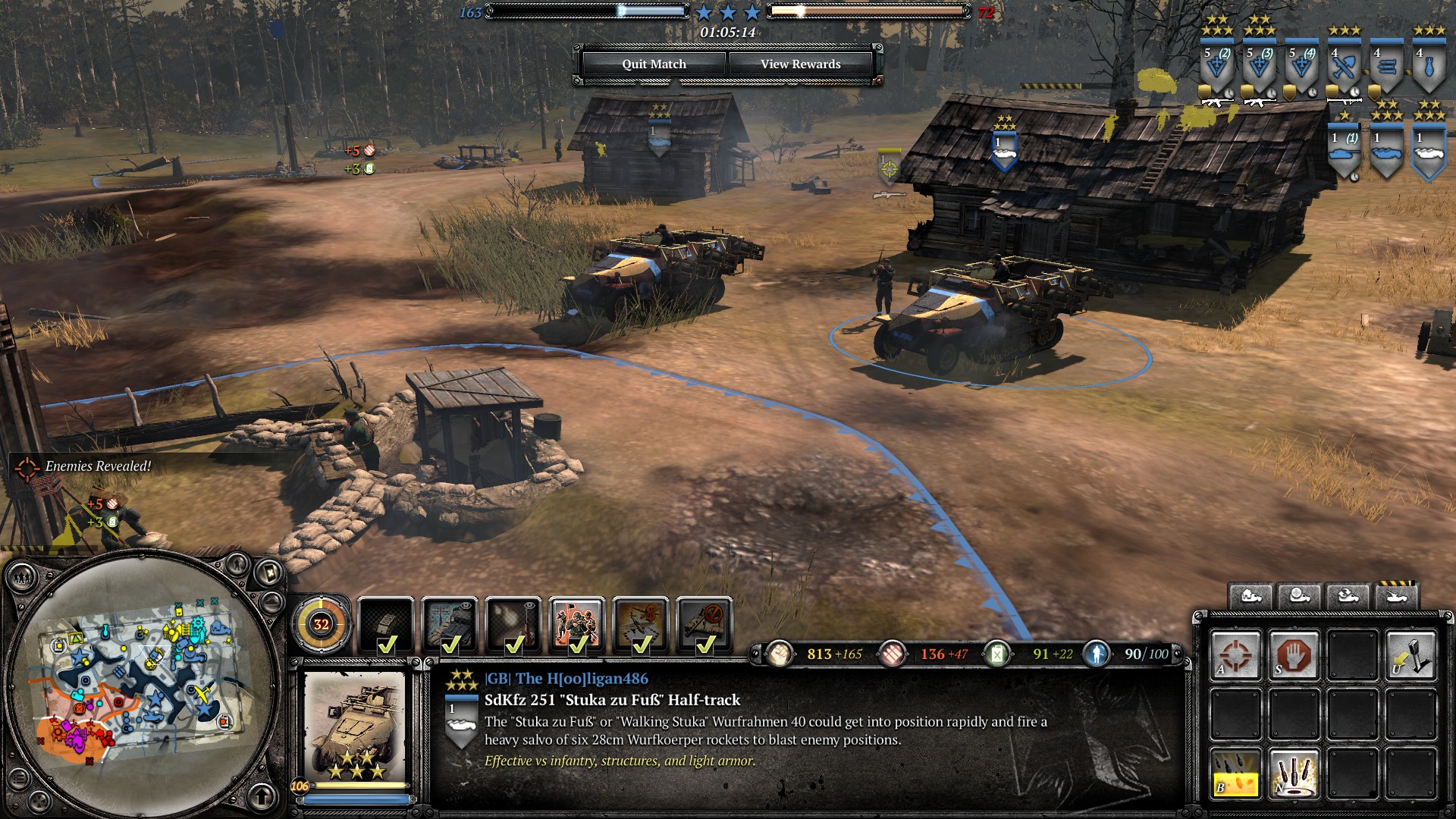Switch to the base building tab
This screenshot has width=1456, height=819.
pyautogui.click(x=1250, y=596)
